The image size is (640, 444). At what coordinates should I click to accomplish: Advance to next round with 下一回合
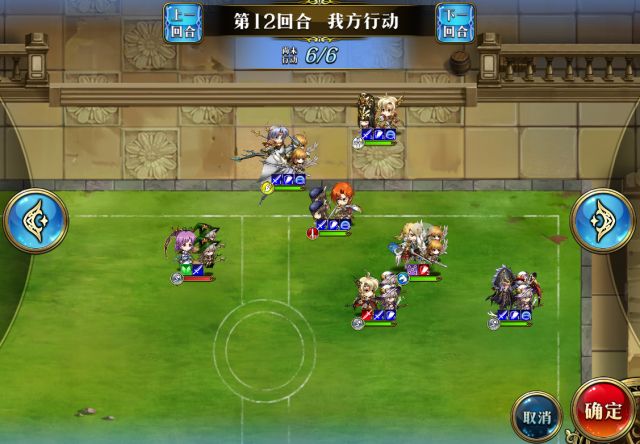tap(456, 22)
